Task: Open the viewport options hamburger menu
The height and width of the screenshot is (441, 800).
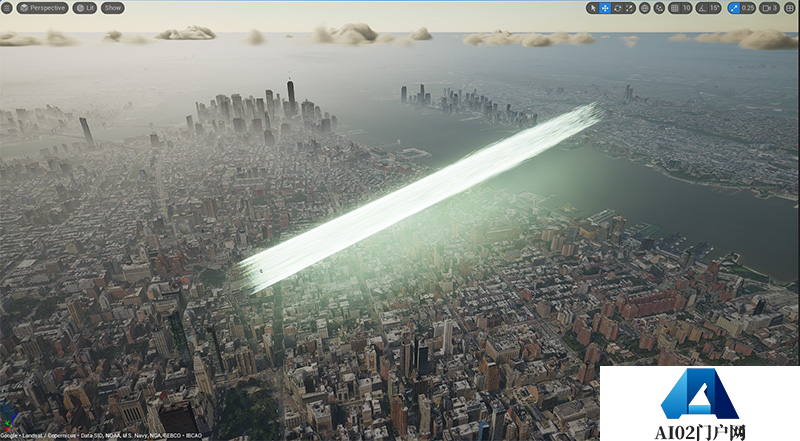Action: tap(7, 8)
